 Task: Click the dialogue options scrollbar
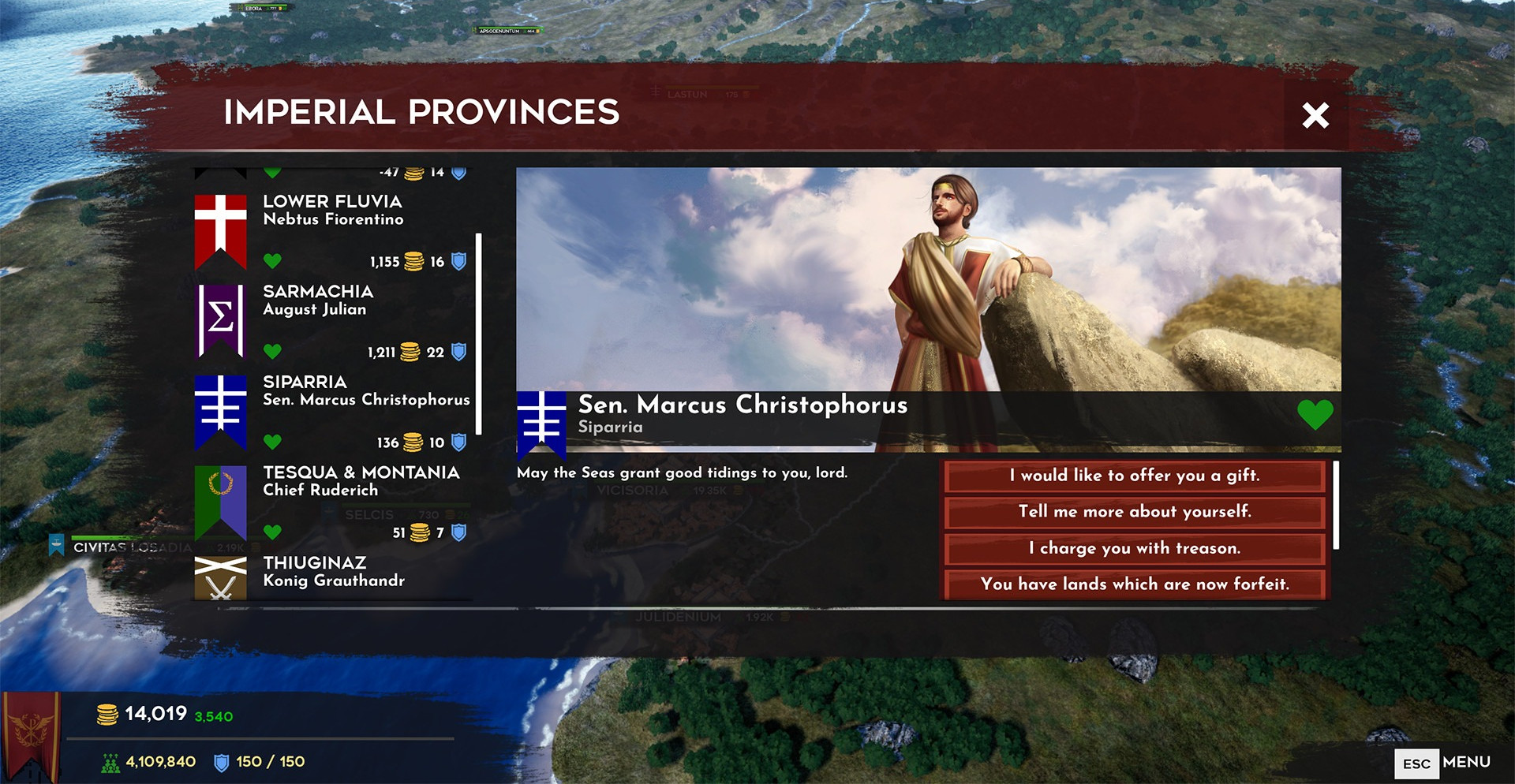[1336, 505]
